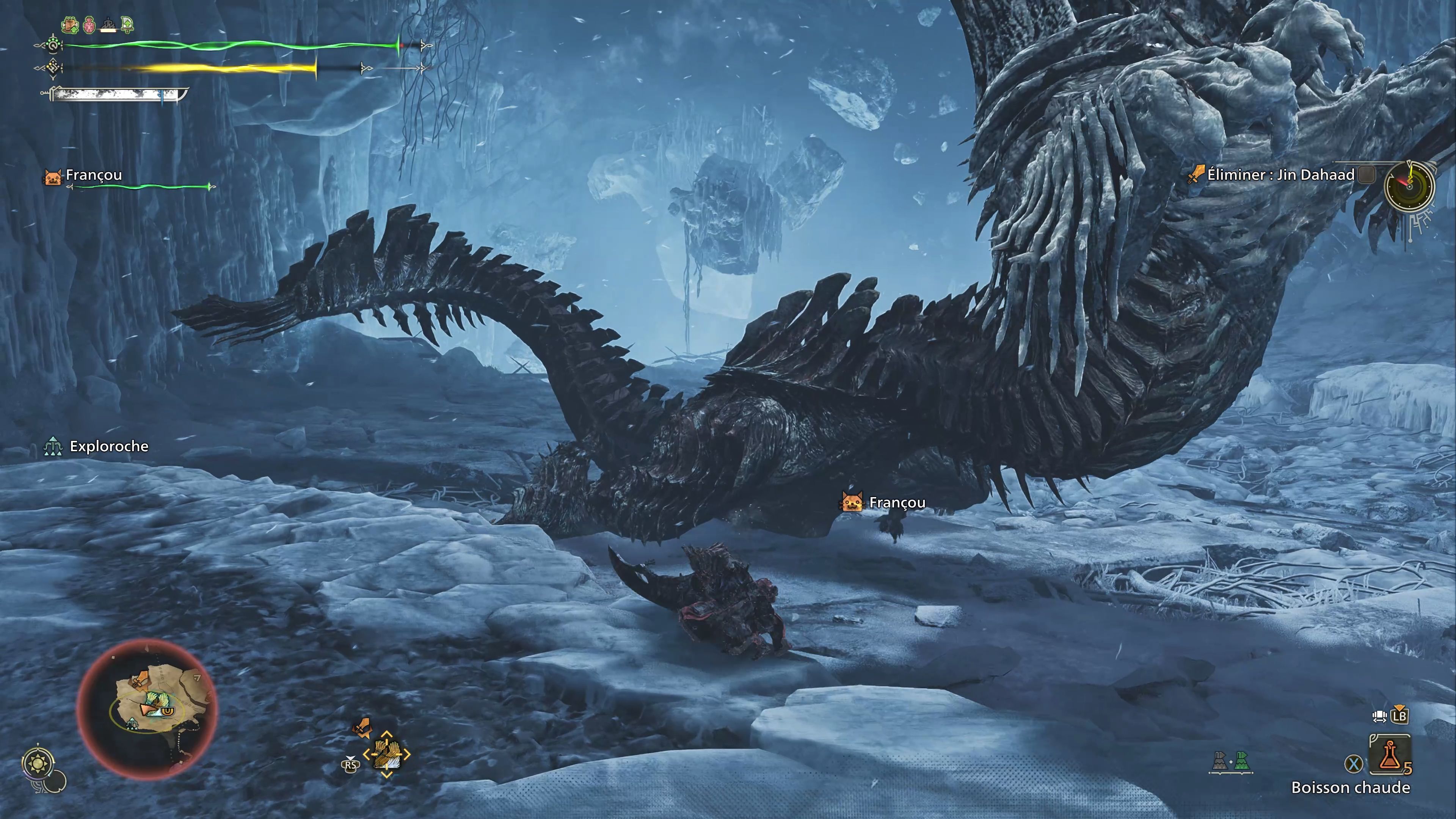Select the Françou nameplate above the health bar
1456x819 pixels.
click(x=93, y=175)
